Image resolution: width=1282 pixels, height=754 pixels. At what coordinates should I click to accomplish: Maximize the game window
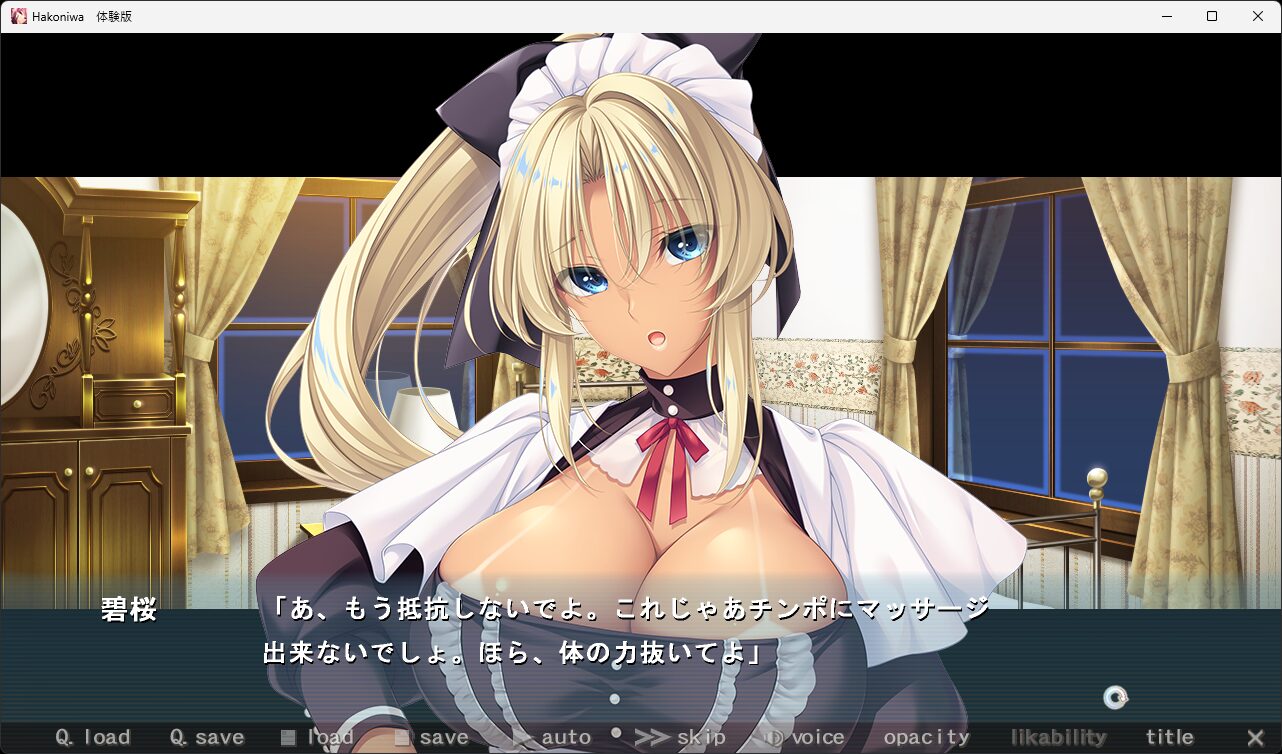1212,16
